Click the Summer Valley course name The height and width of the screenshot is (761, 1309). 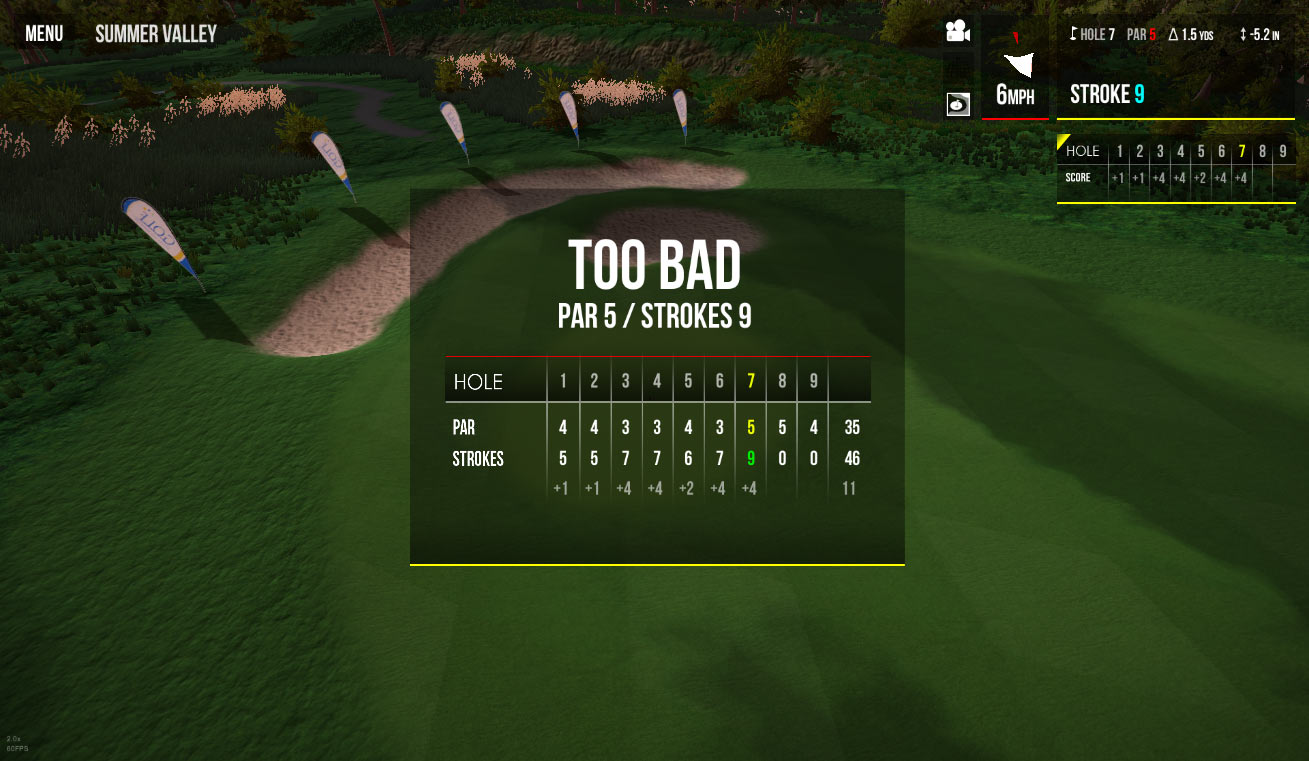(x=156, y=34)
